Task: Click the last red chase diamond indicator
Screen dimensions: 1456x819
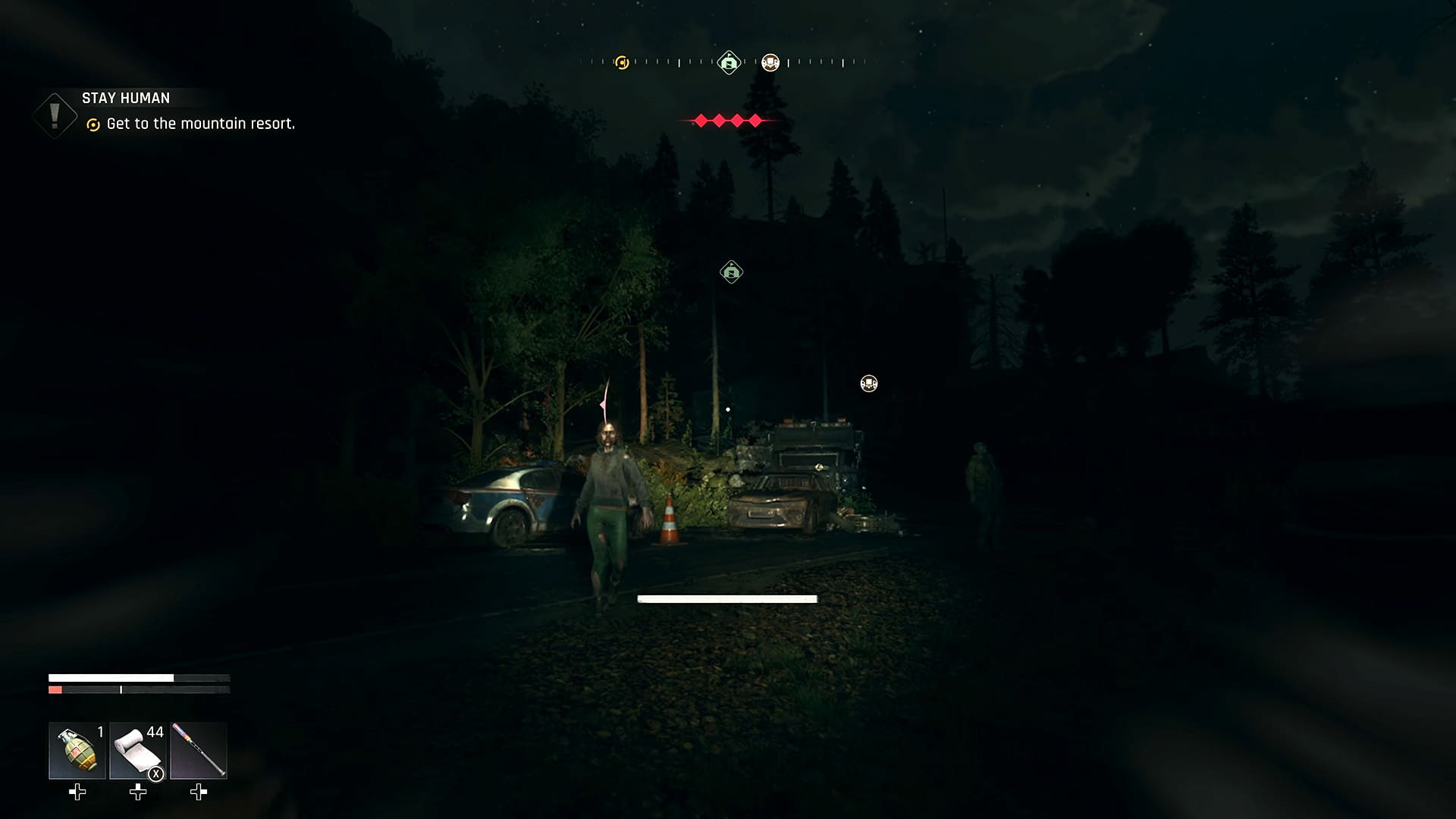Action: (755, 119)
